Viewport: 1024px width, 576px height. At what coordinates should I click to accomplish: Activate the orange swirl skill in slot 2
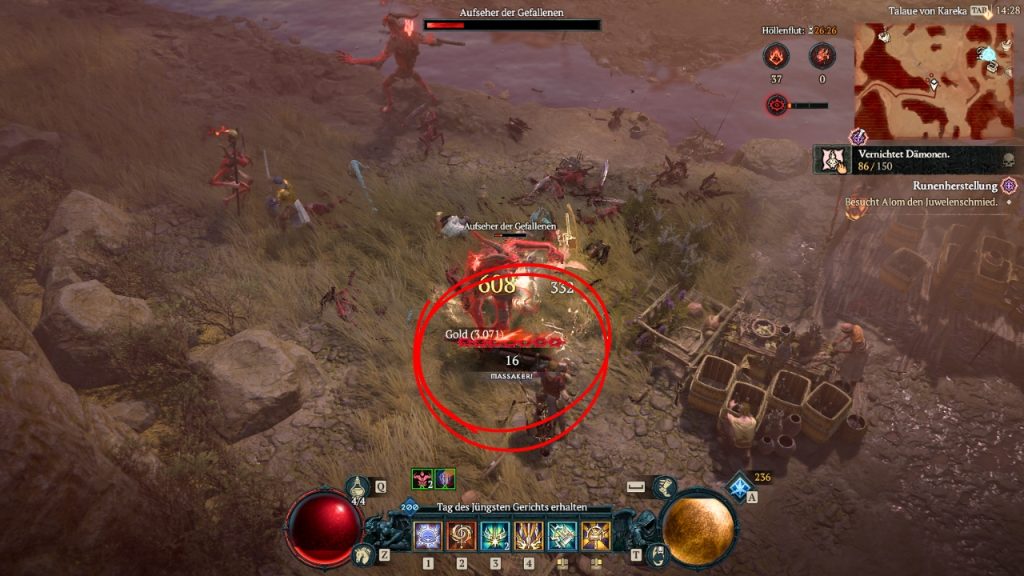(461, 537)
